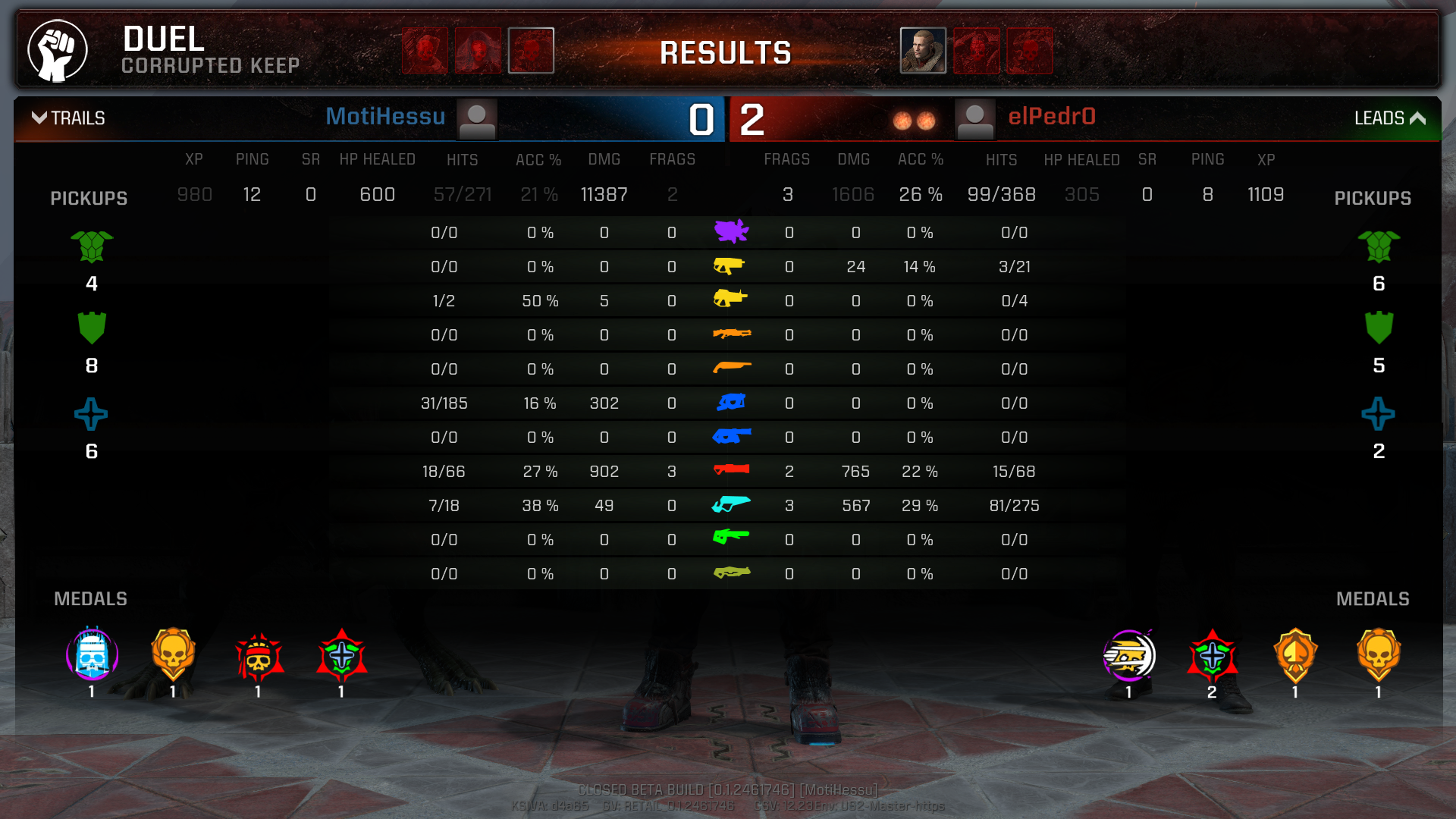The width and height of the screenshot is (1456, 819).
Task: Open elPedr0's avatar profile picture
Action: (x=975, y=120)
